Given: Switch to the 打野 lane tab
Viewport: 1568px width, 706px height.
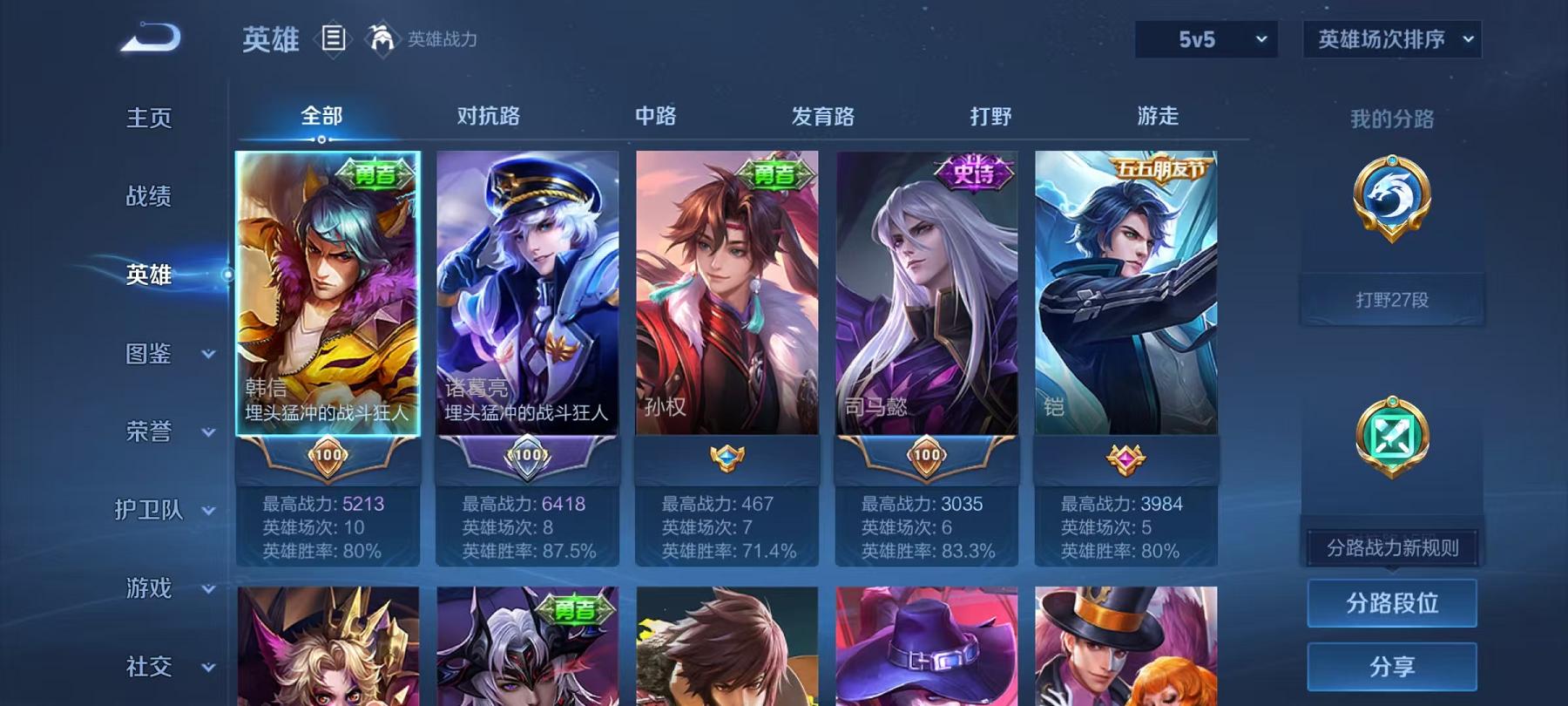Looking at the screenshot, I should 992,115.
